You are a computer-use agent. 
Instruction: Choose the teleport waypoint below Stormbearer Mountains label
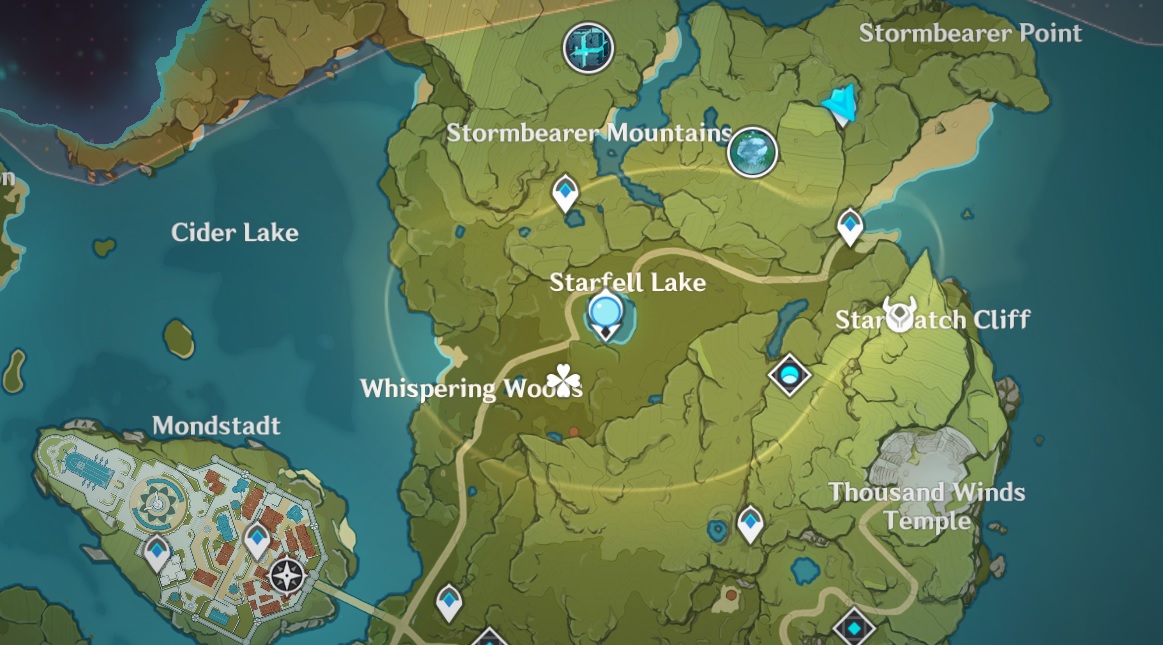[566, 194]
